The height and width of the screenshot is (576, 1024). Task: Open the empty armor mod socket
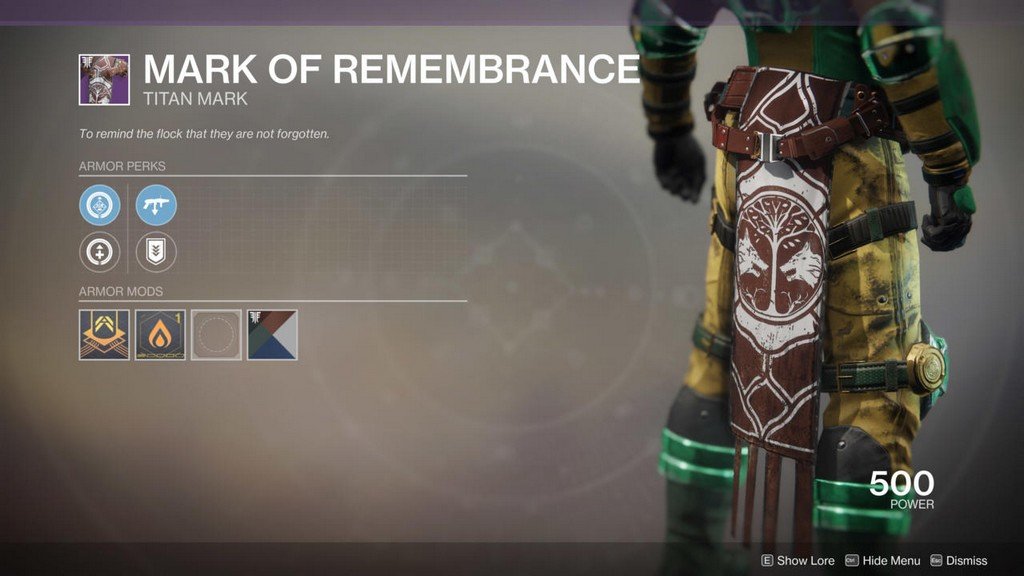point(216,335)
